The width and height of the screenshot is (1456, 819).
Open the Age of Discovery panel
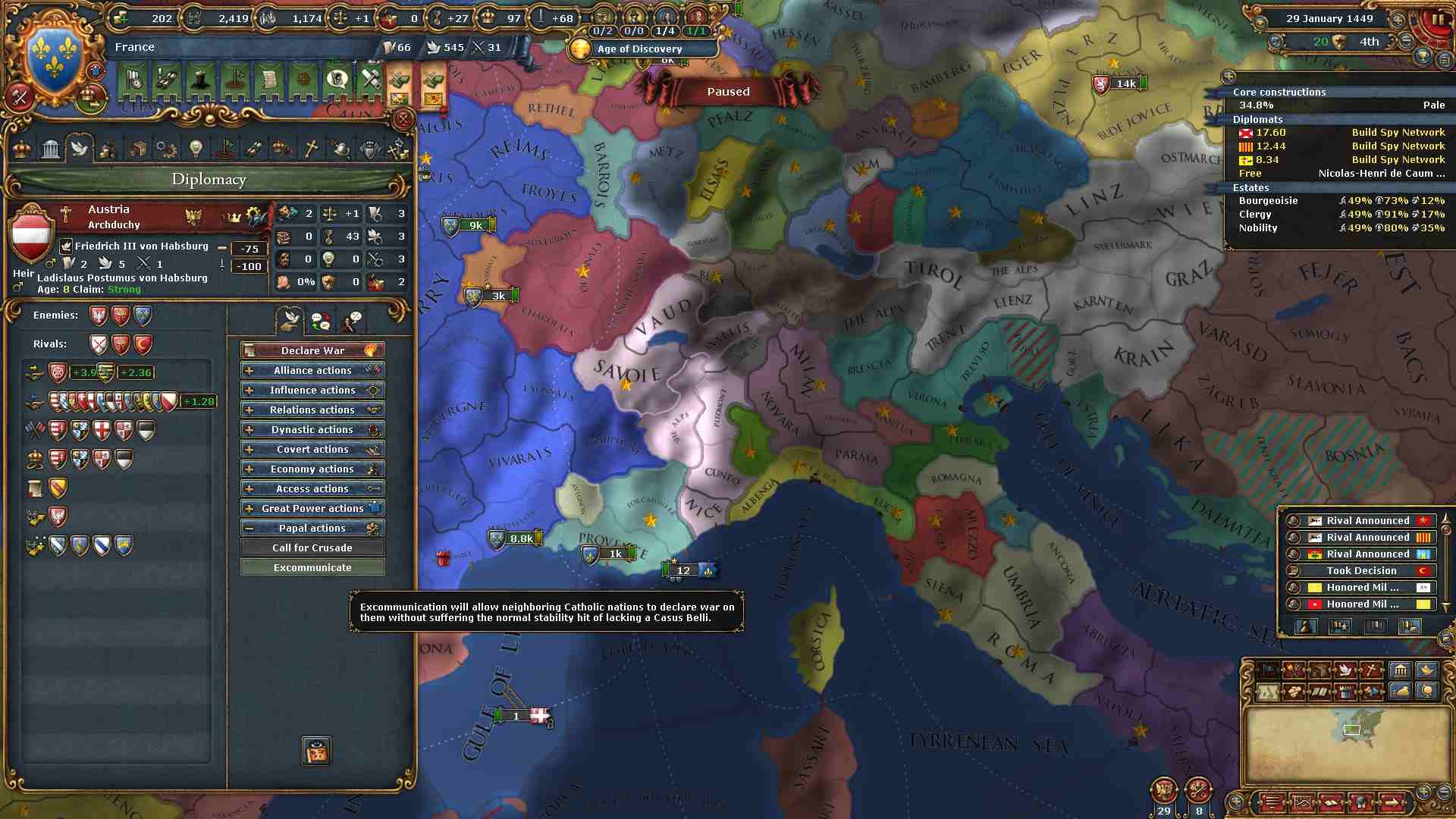(639, 49)
